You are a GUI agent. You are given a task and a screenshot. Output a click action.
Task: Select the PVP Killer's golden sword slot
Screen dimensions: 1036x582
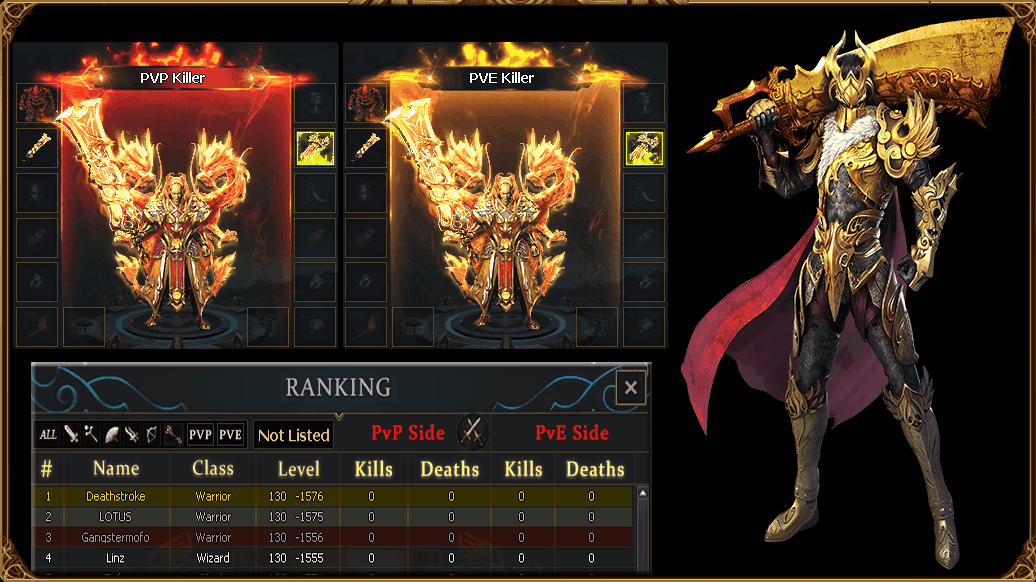pos(37,147)
